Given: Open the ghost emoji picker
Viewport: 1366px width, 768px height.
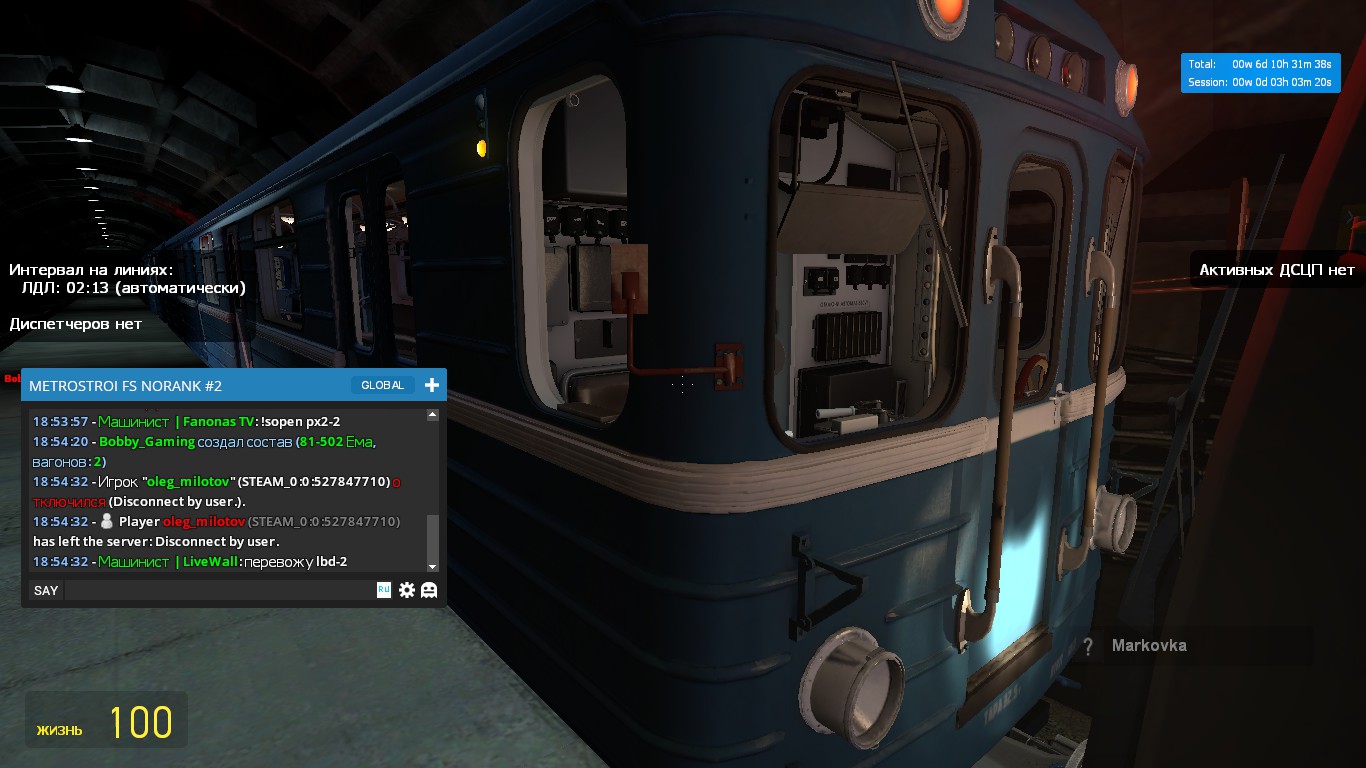Looking at the screenshot, I should coord(429,590).
